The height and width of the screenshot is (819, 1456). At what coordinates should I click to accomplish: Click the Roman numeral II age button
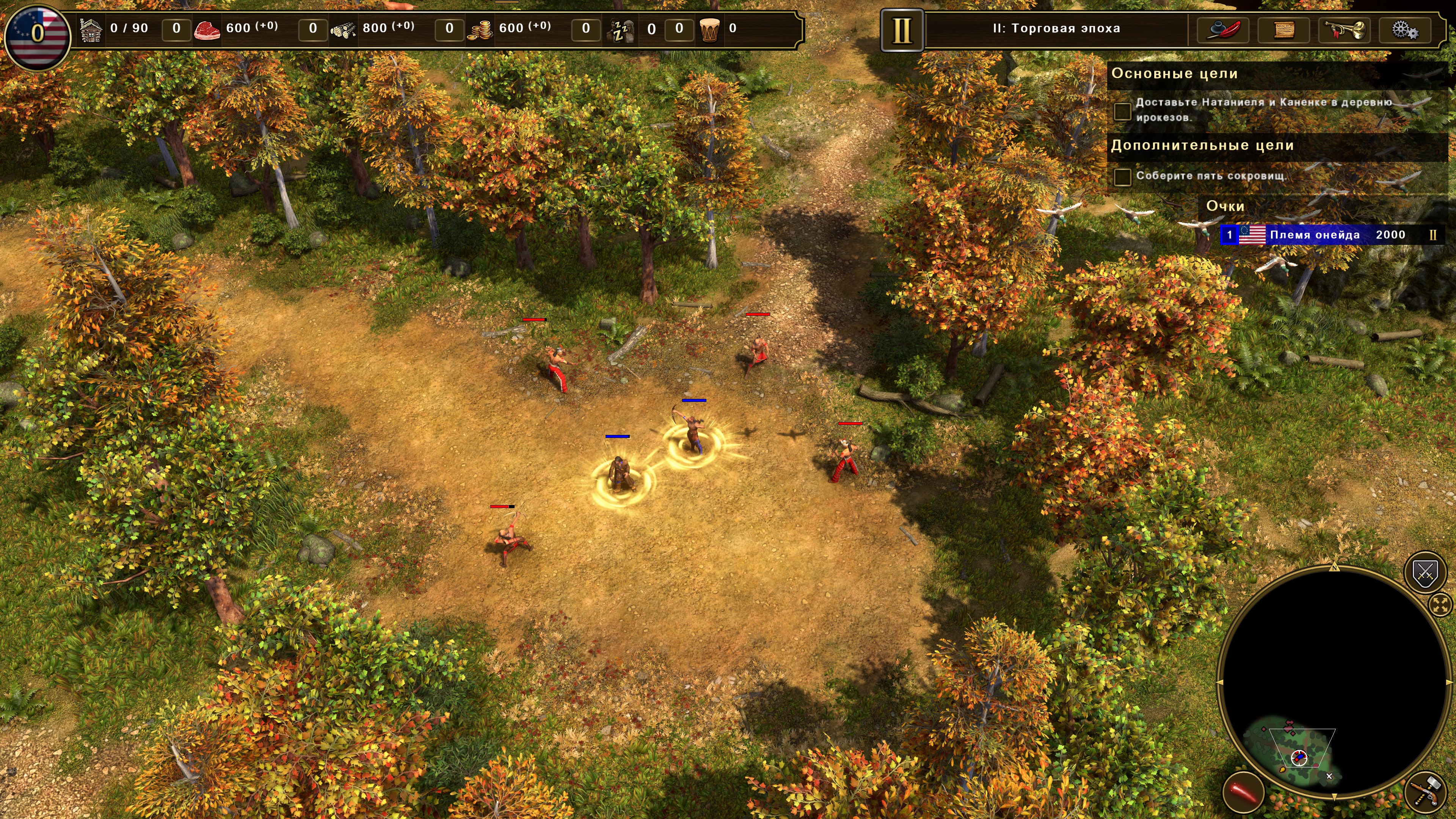[902, 30]
